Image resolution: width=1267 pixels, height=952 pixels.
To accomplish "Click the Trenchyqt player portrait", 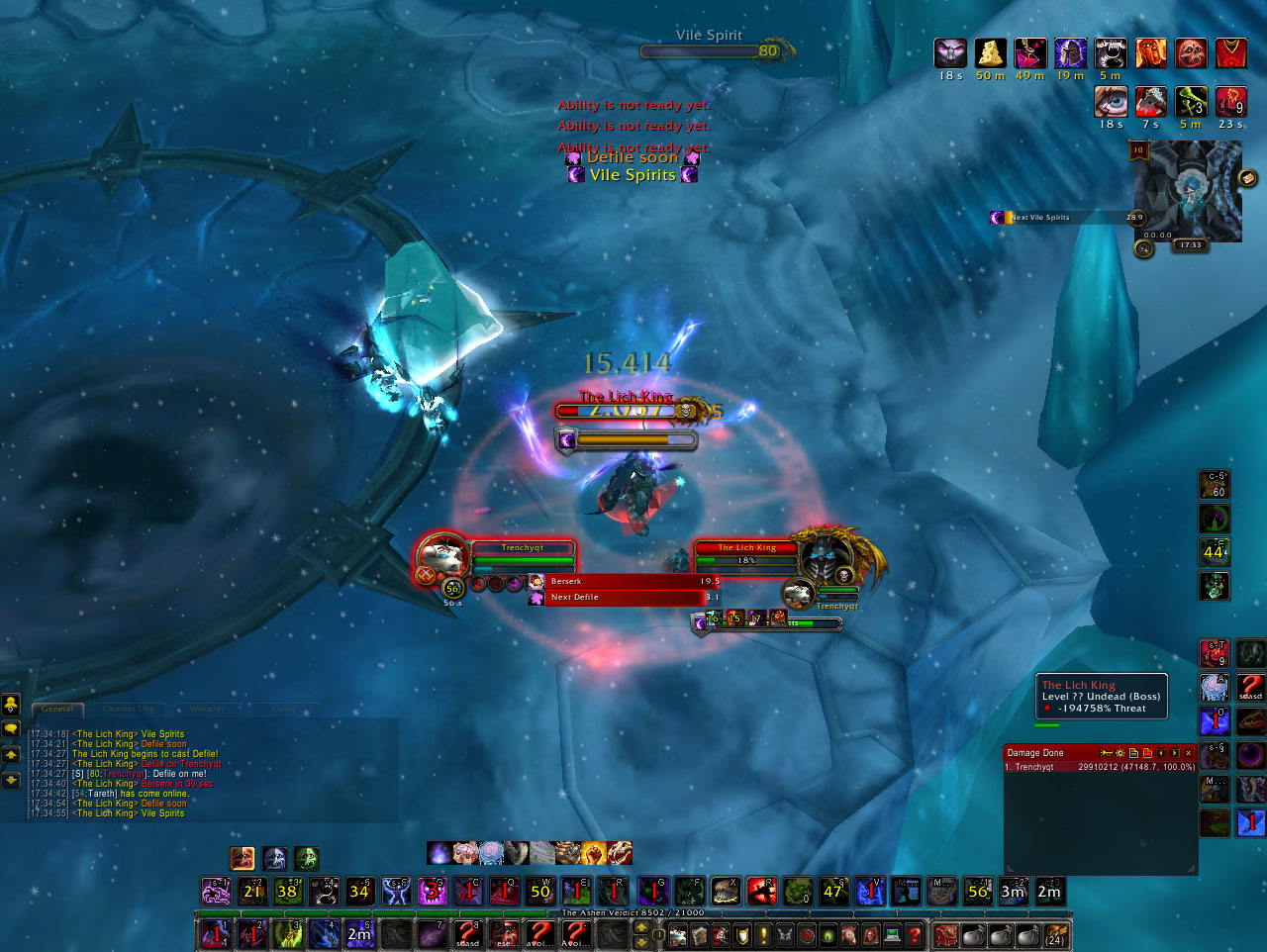I will click(441, 560).
